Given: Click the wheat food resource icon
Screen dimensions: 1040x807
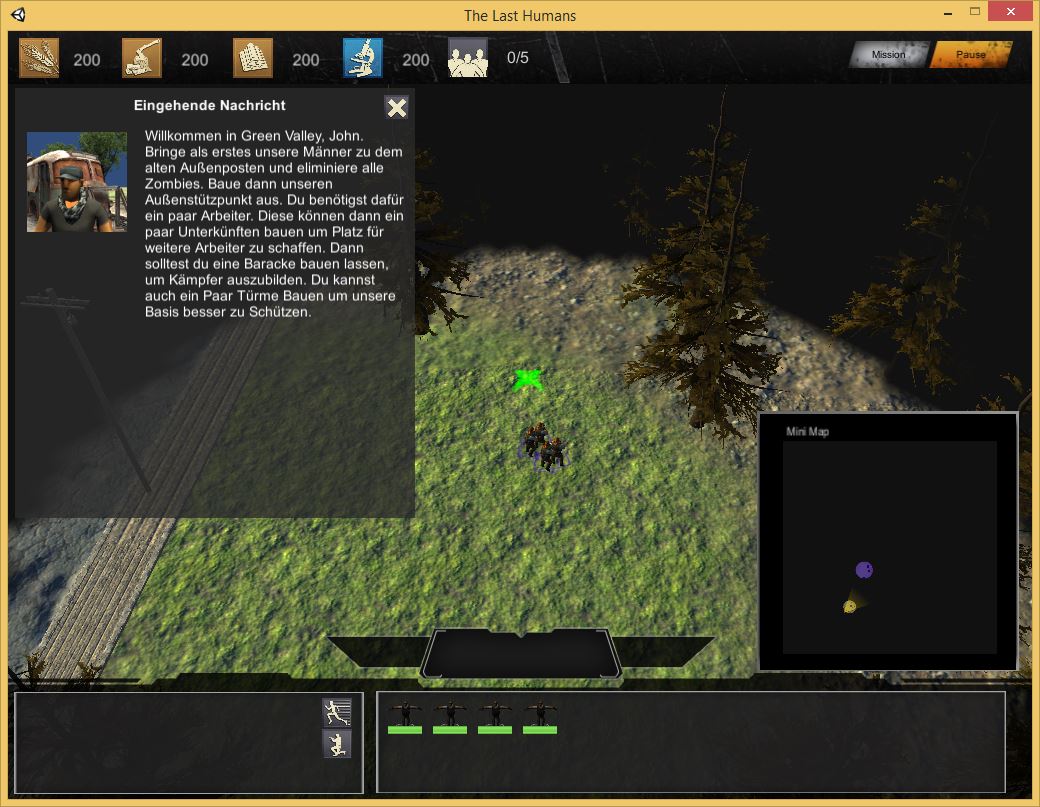Looking at the screenshot, I should tap(39, 58).
